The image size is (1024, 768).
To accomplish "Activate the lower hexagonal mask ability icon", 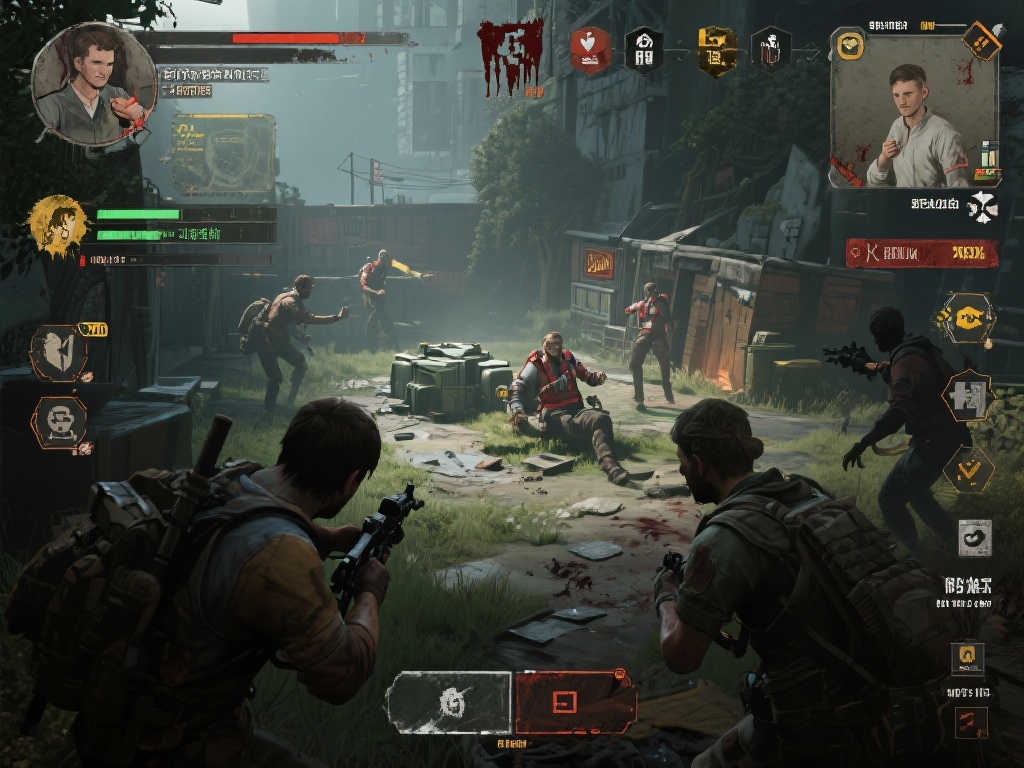I will tap(58, 421).
